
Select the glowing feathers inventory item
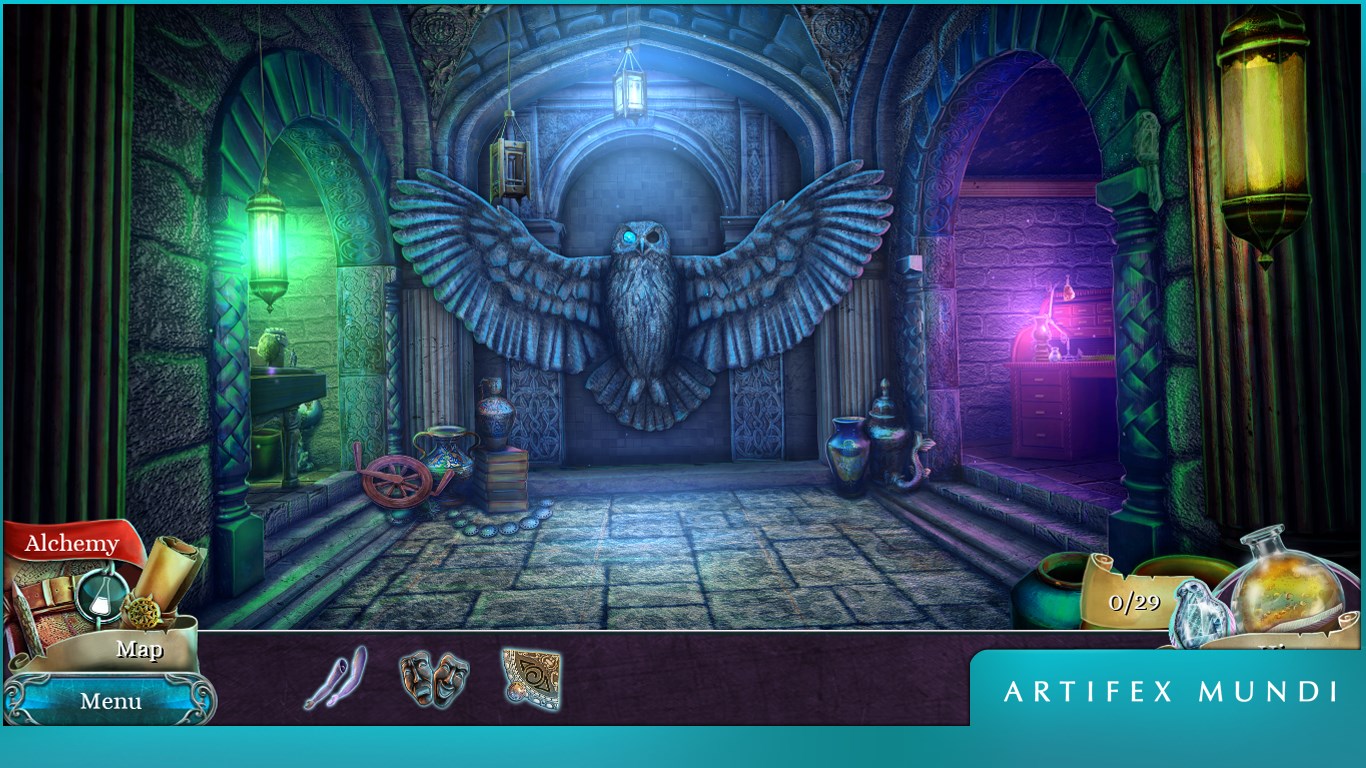click(335, 681)
